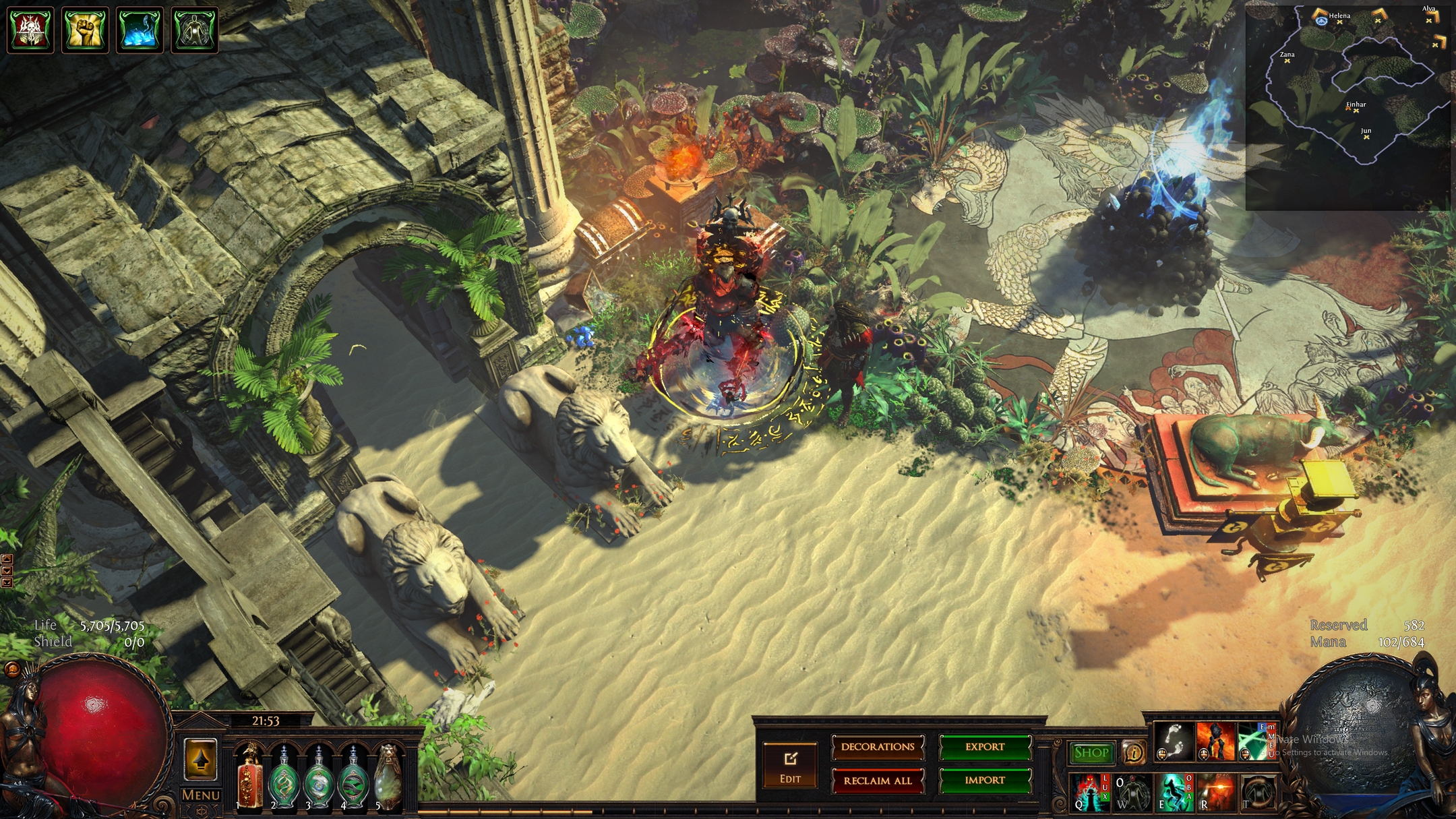Import a hideout layout
The width and height of the screenshot is (1456, 819).
pos(985,781)
